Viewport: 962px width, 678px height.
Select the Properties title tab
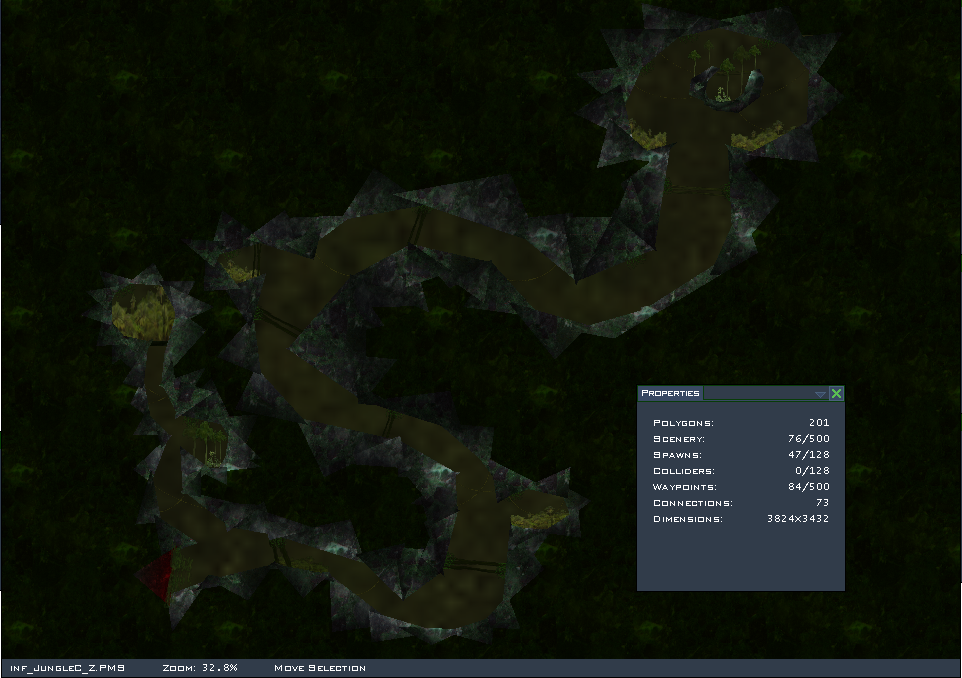coord(670,394)
